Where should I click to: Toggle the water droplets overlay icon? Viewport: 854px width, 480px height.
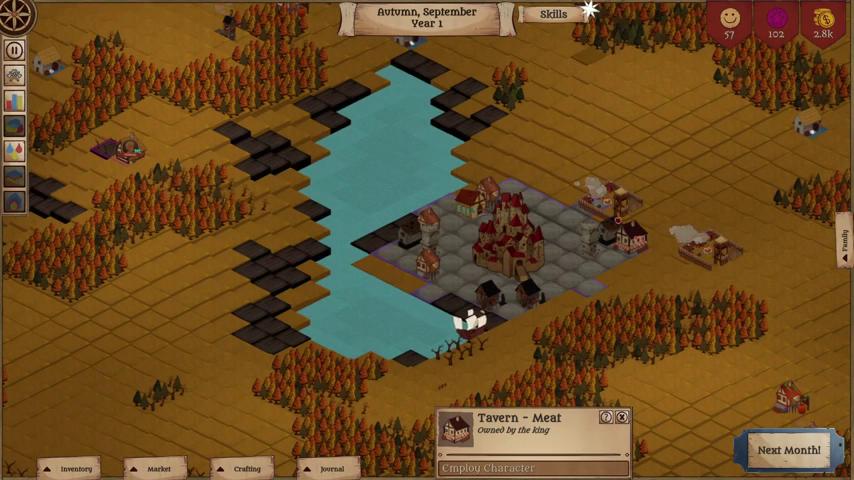[x=14, y=151]
